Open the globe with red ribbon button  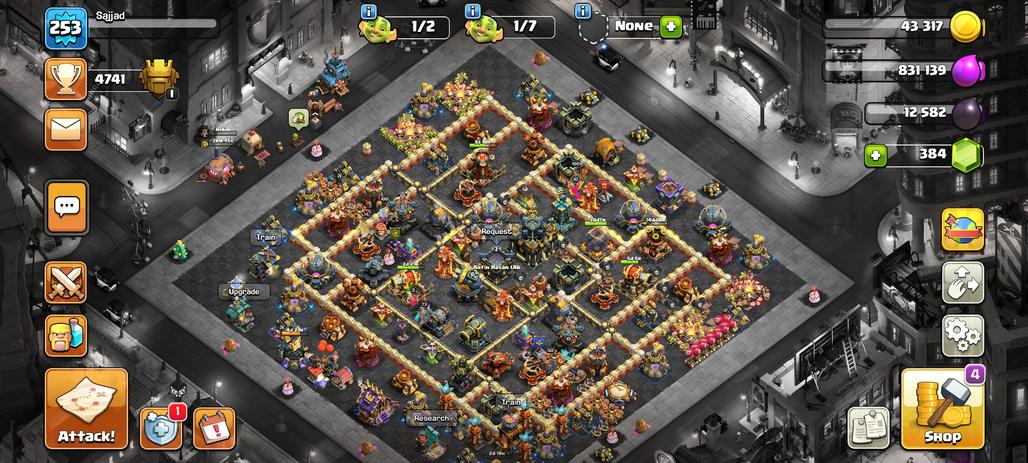(x=962, y=229)
